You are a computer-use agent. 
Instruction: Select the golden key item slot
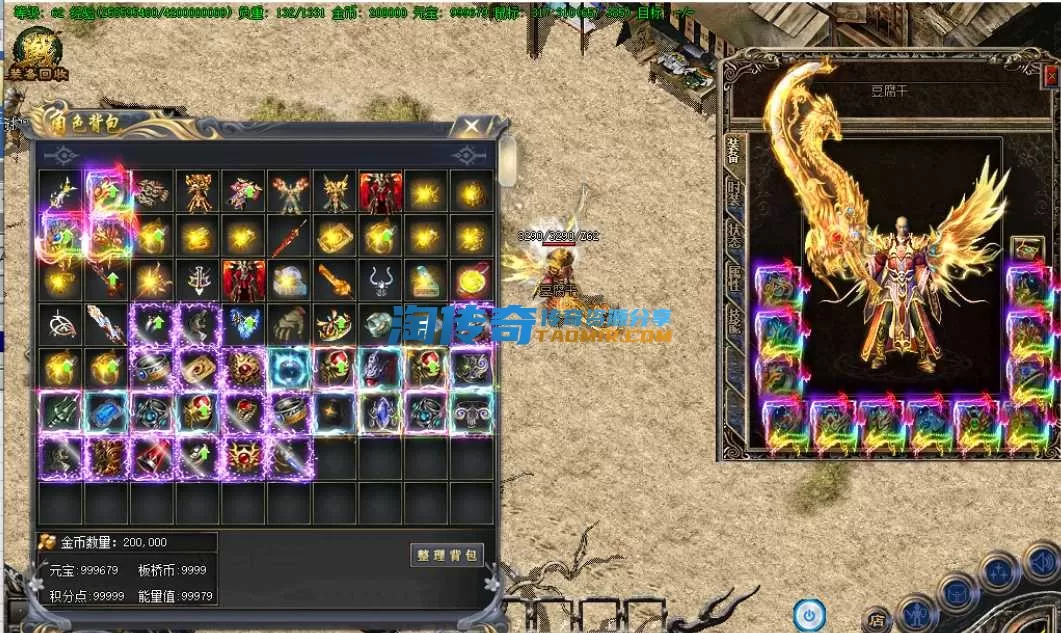coord(335,282)
